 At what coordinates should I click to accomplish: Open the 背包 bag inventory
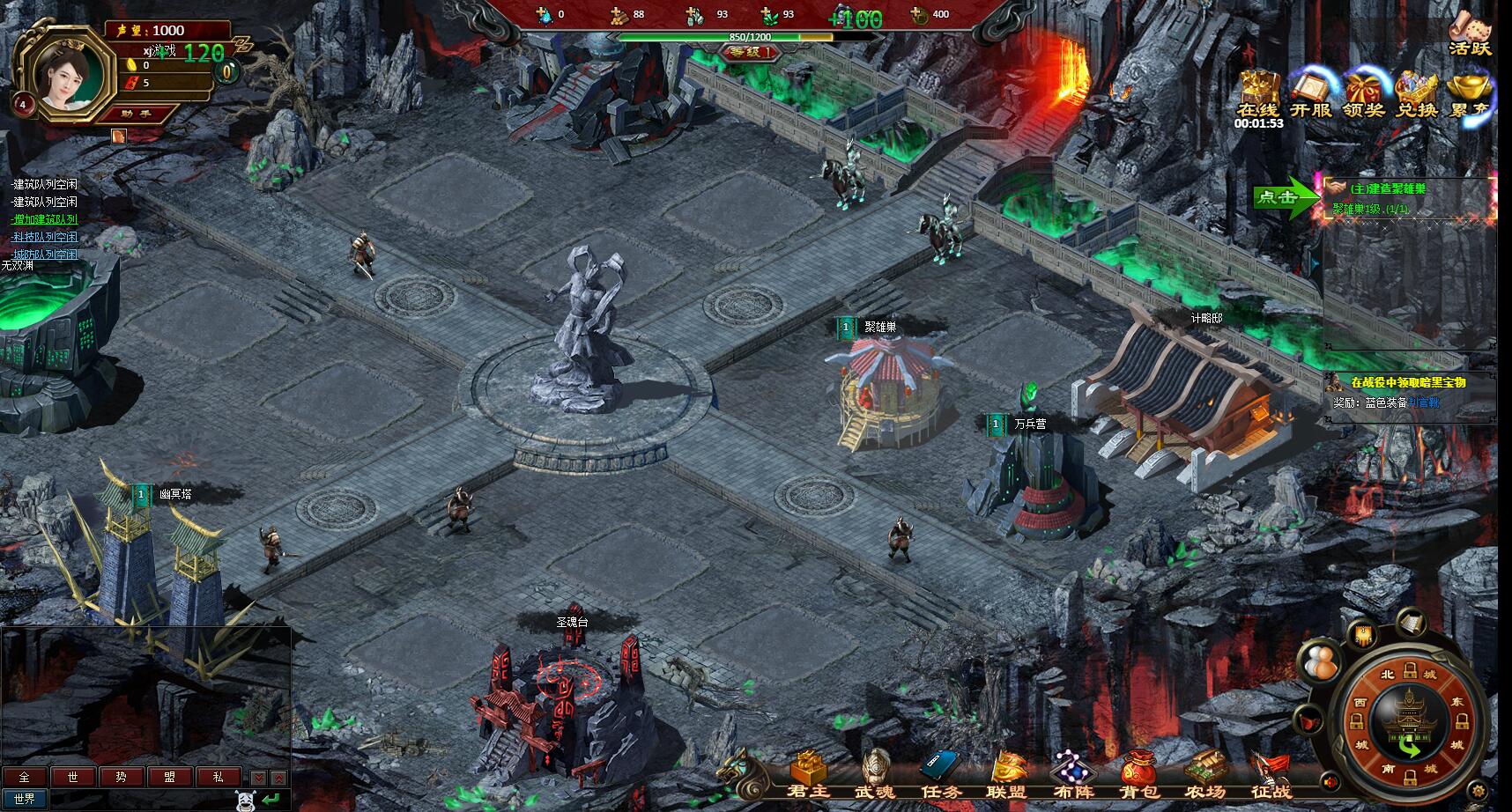click(1138, 775)
